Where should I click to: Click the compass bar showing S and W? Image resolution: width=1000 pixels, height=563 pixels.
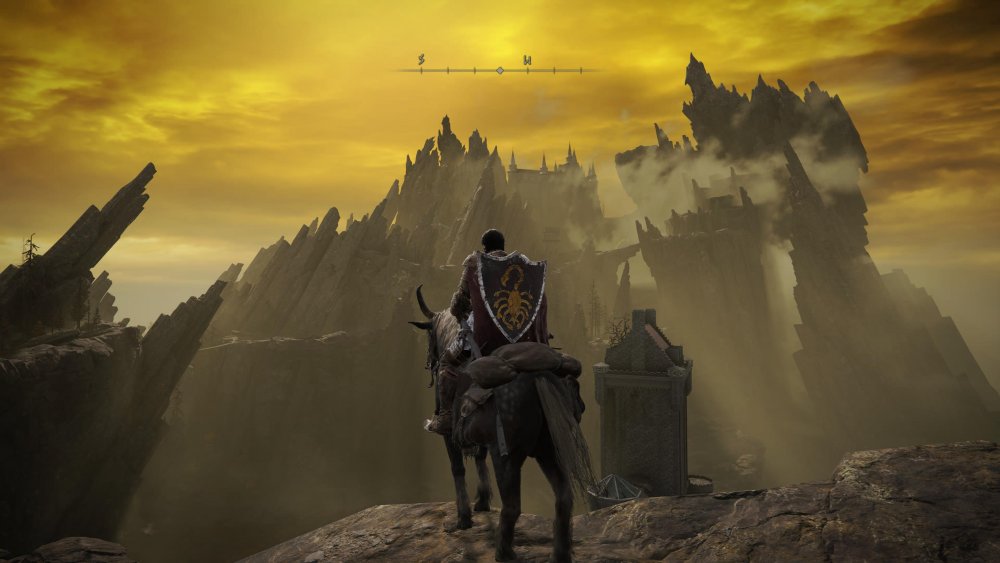click(499, 69)
